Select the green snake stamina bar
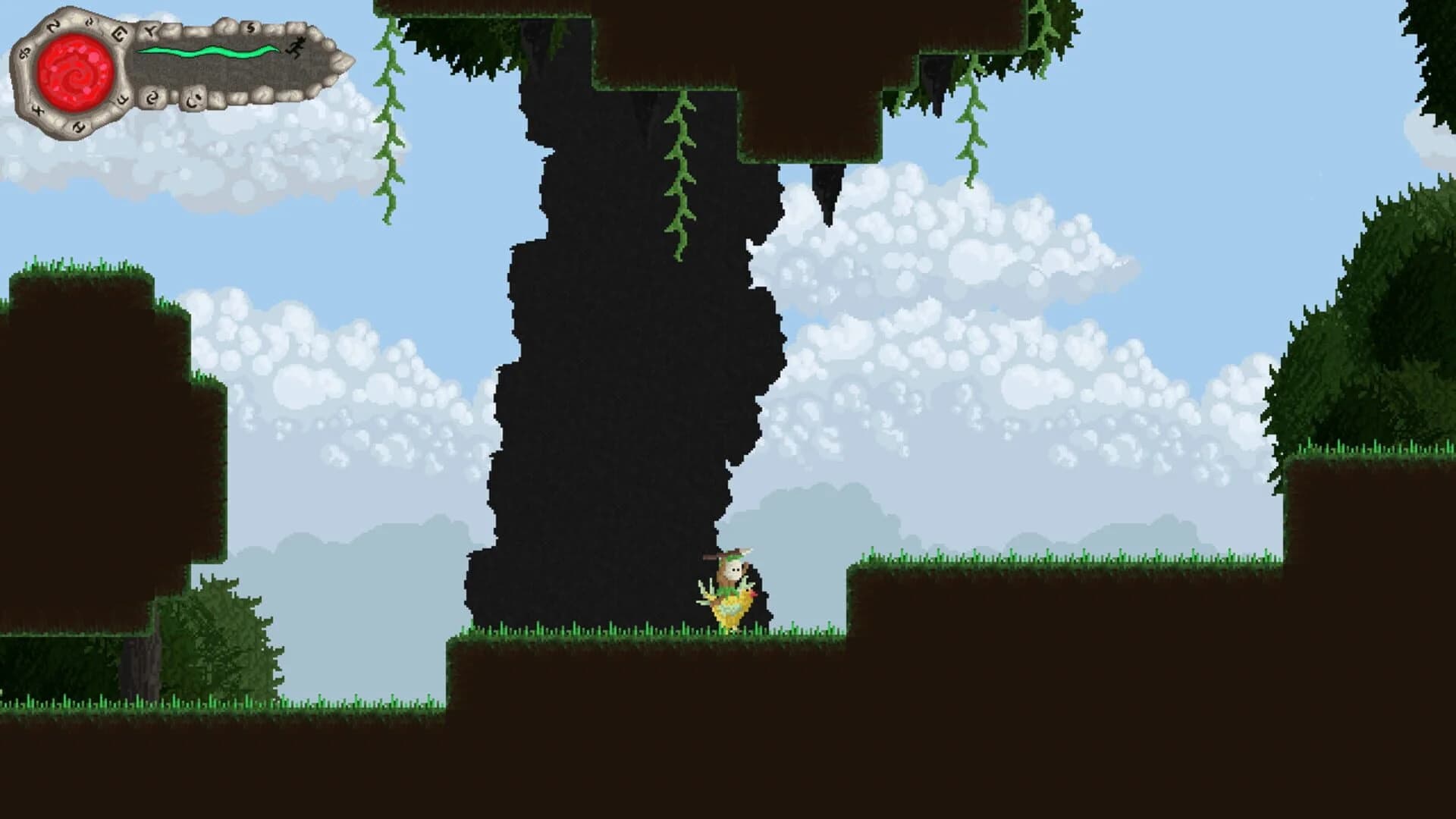This screenshot has height=819, width=1456. pos(209,52)
